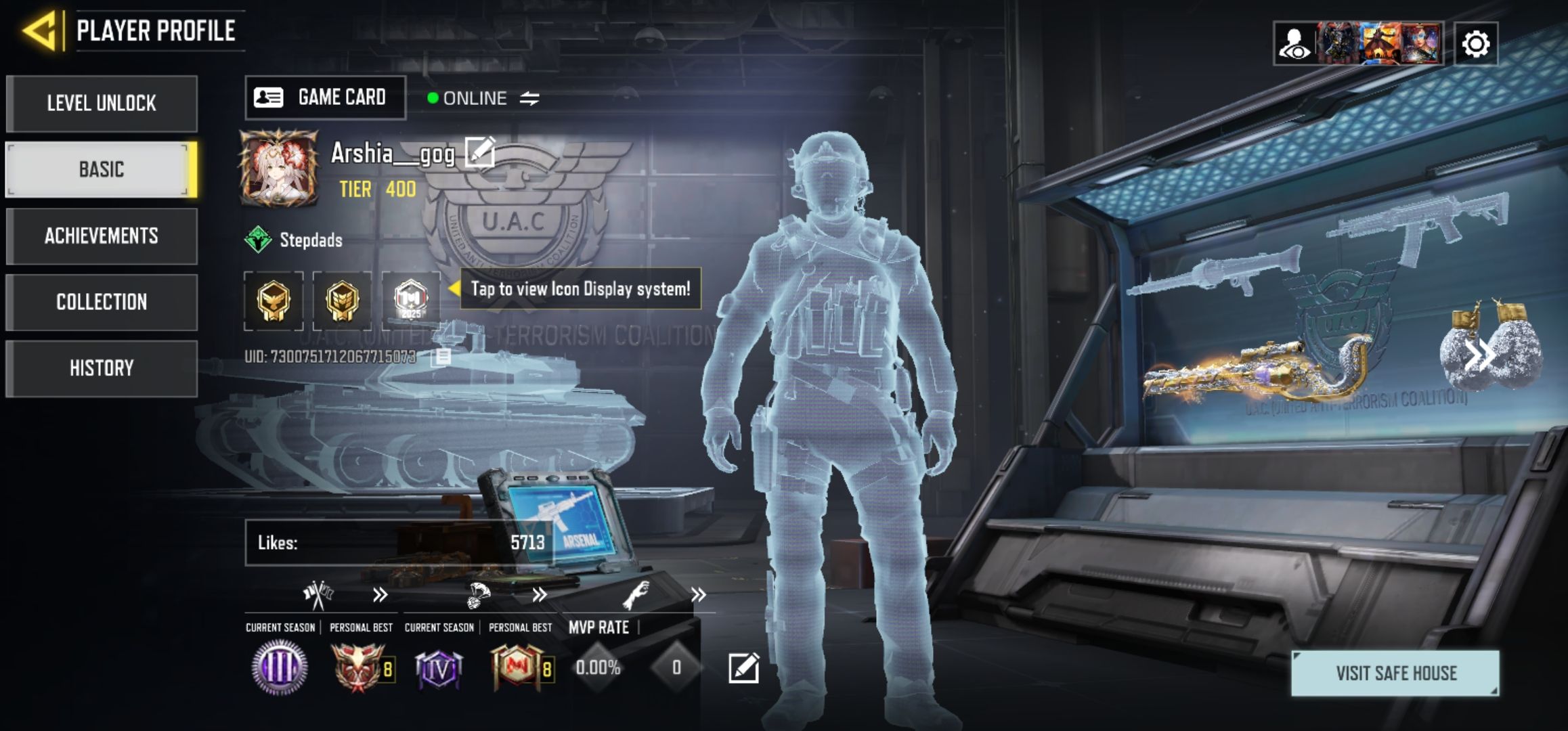Screen dimensions: 1568x731
Task: Select the Basic profile tab
Action: coord(102,169)
